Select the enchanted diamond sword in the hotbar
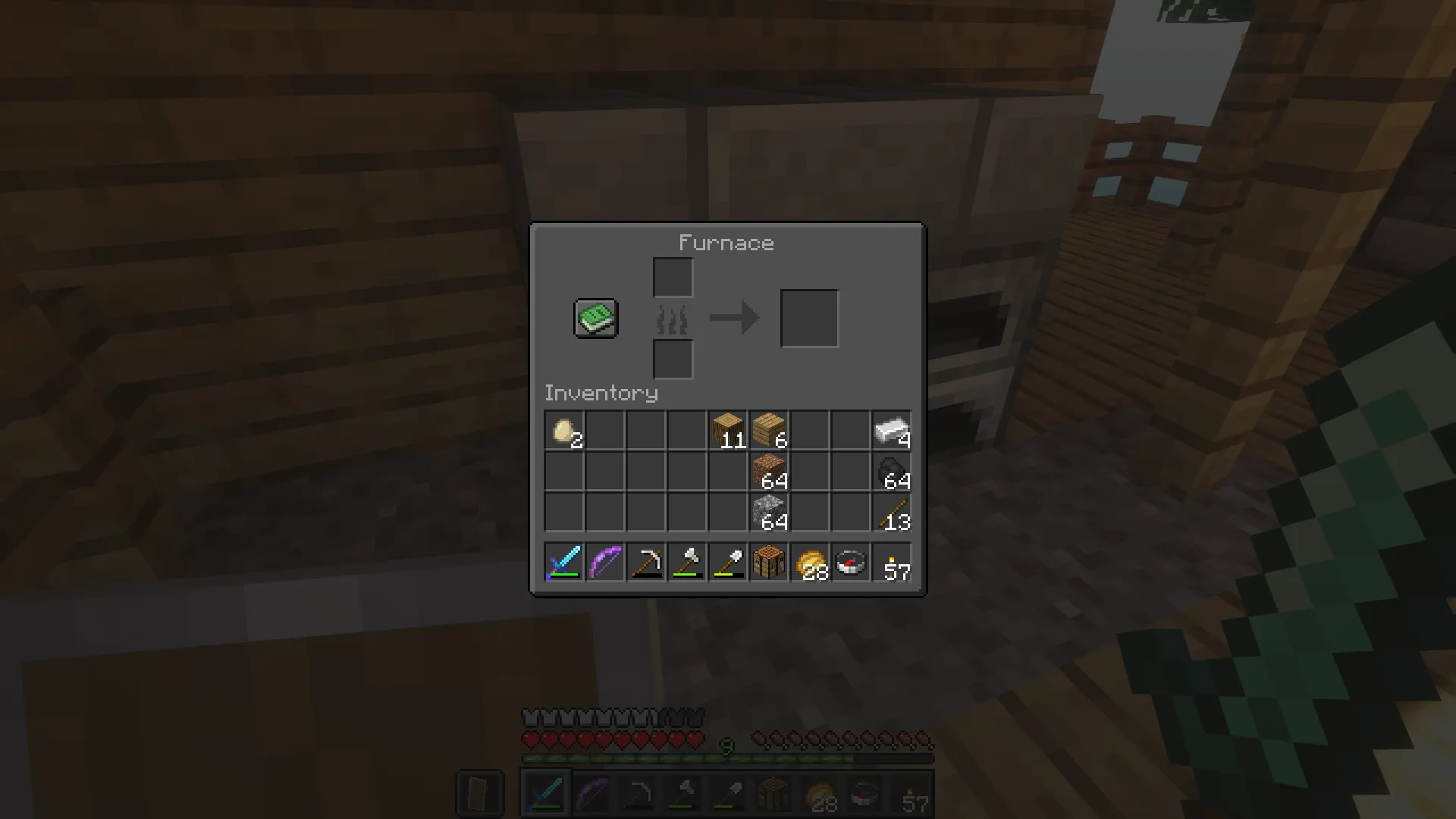This screenshot has width=1456, height=819. pyautogui.click(x=563, y=562)
